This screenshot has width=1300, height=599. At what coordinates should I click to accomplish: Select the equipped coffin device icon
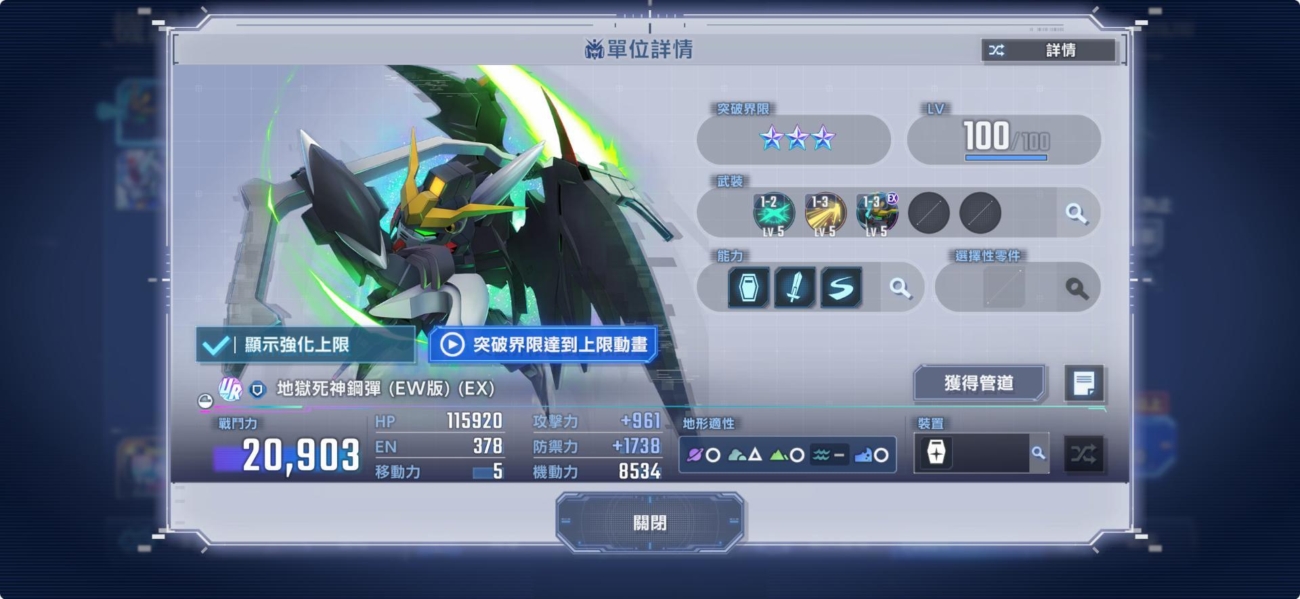[936, 454]
